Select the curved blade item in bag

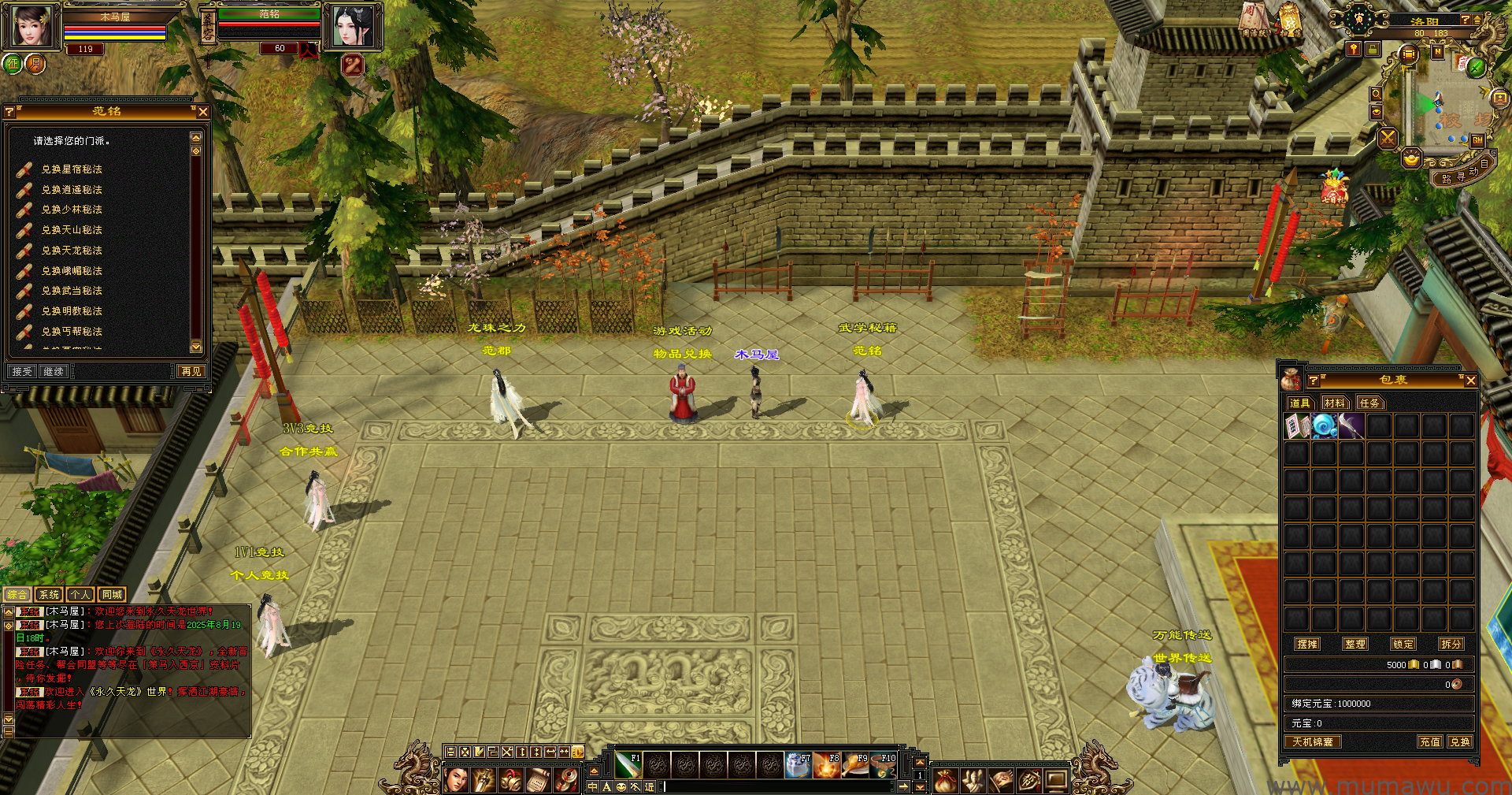(1351, 426)
